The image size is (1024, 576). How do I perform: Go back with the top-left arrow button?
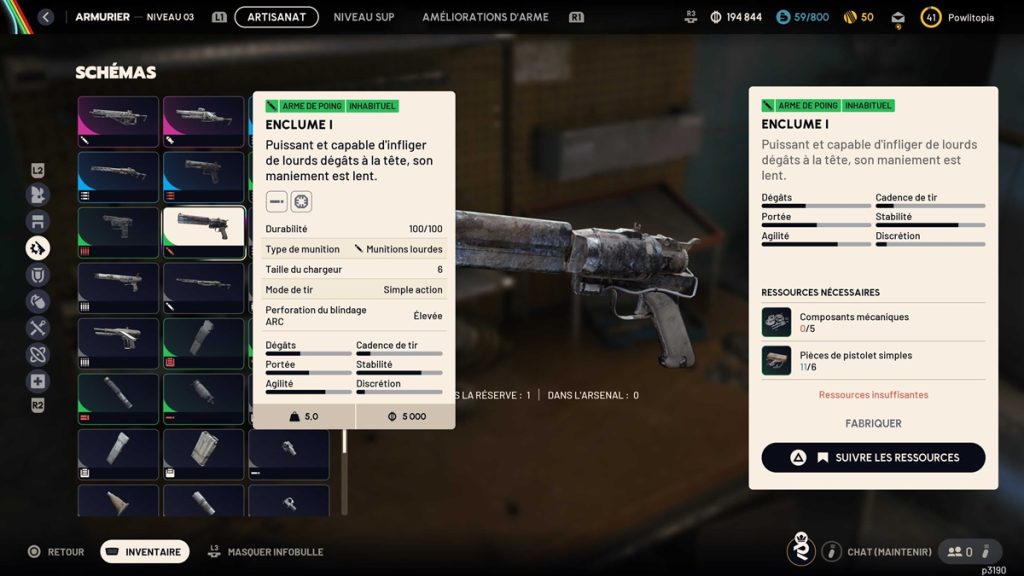click(x=45, y=17)
